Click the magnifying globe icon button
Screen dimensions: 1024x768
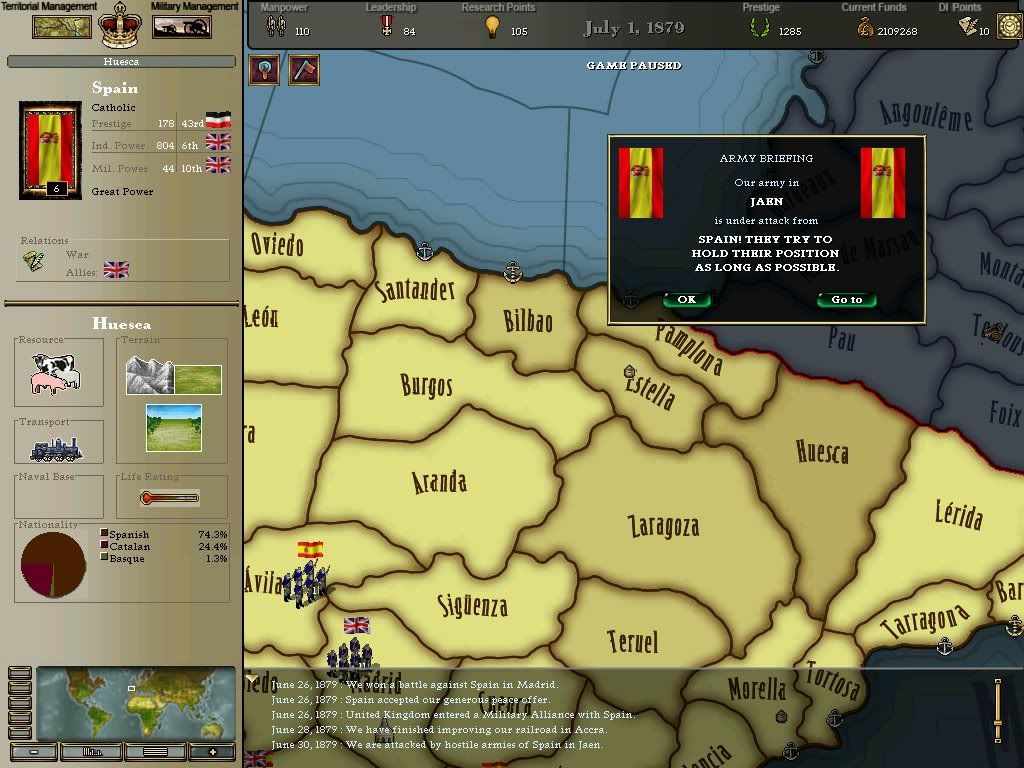264,70
